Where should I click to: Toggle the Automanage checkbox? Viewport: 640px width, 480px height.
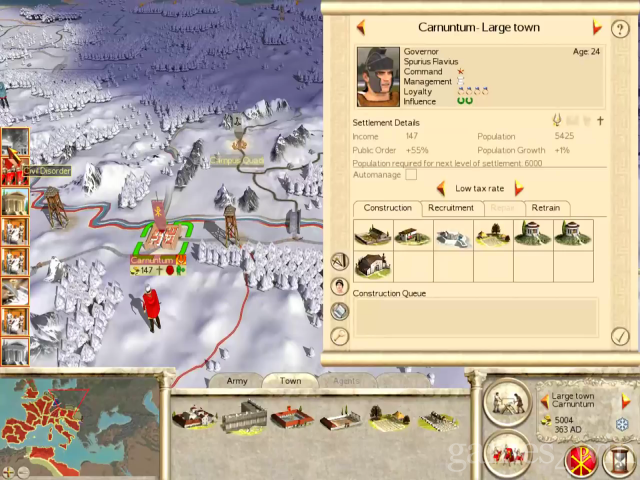click(411, 175)
